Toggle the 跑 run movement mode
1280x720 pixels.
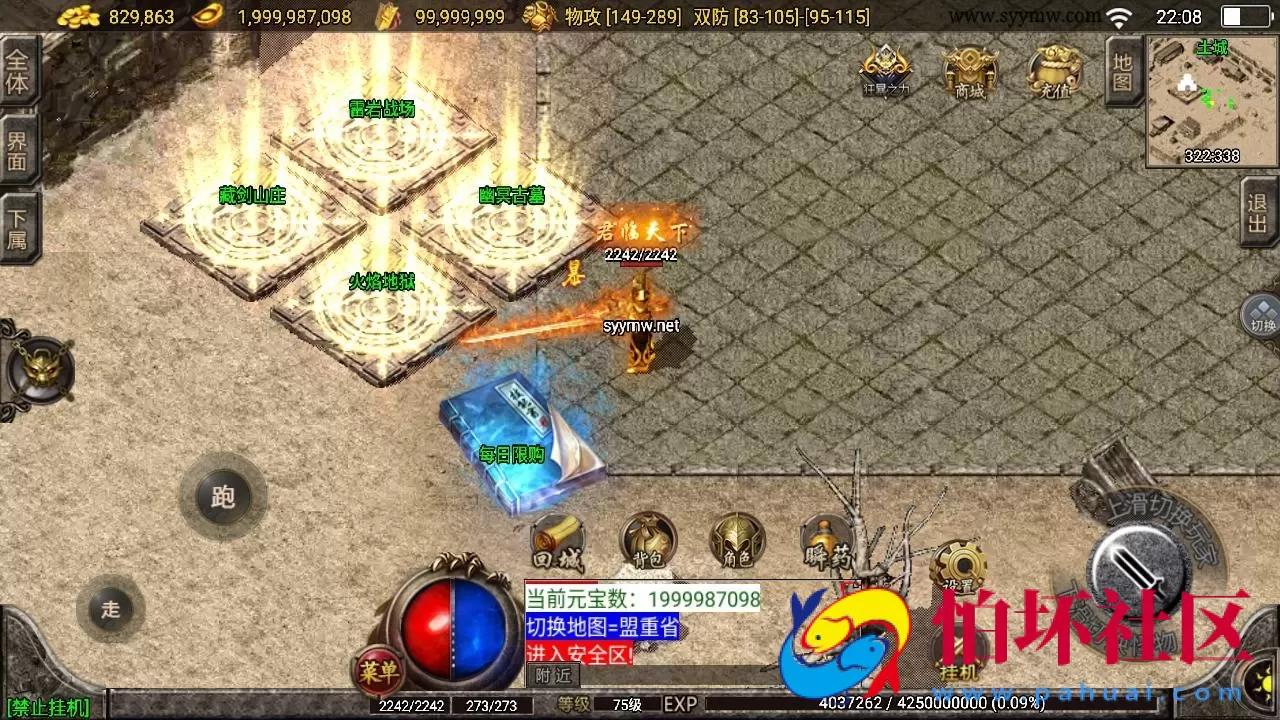[222, 497]
